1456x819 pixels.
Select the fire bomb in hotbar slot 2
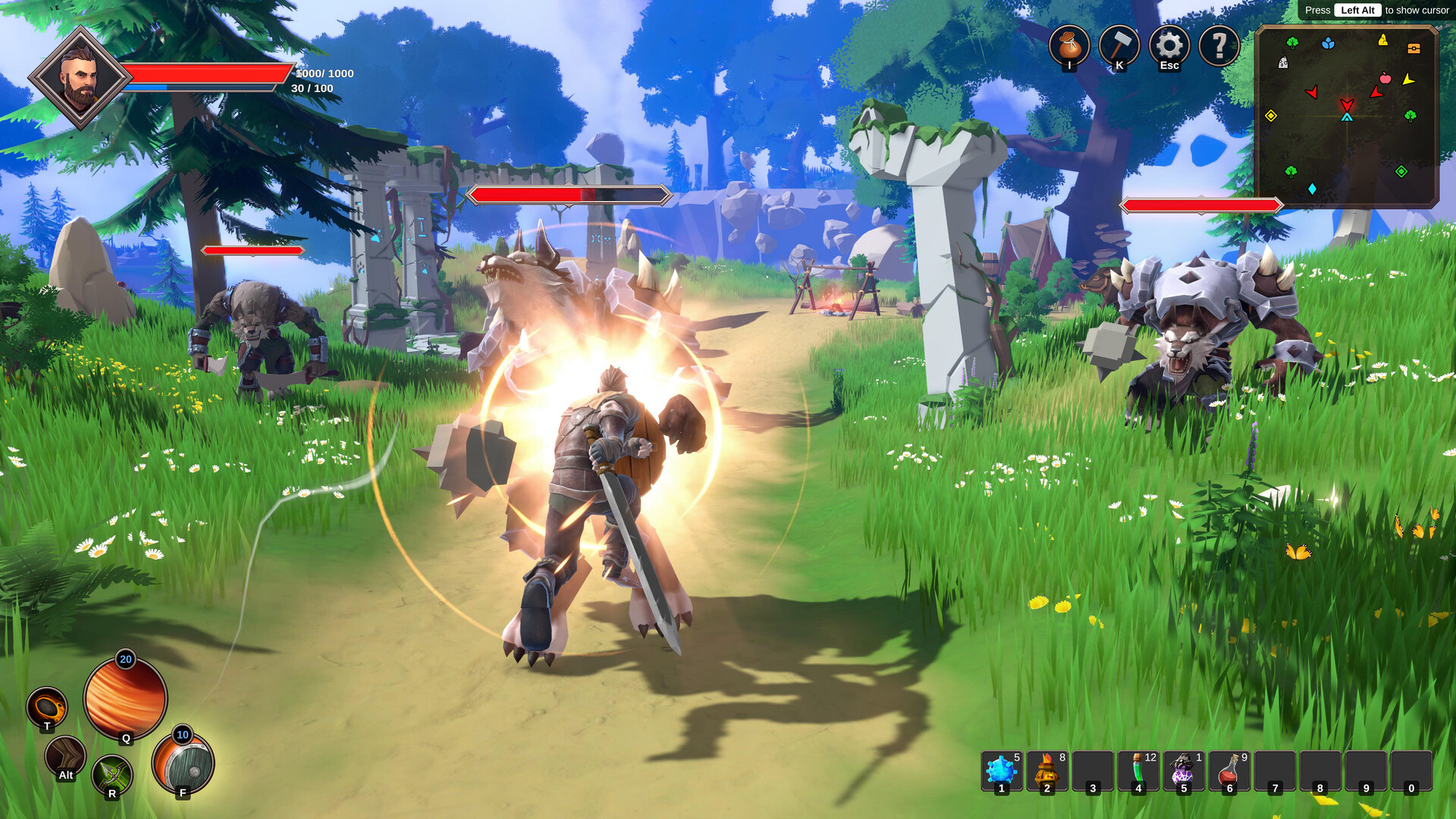coord(1047,770)
